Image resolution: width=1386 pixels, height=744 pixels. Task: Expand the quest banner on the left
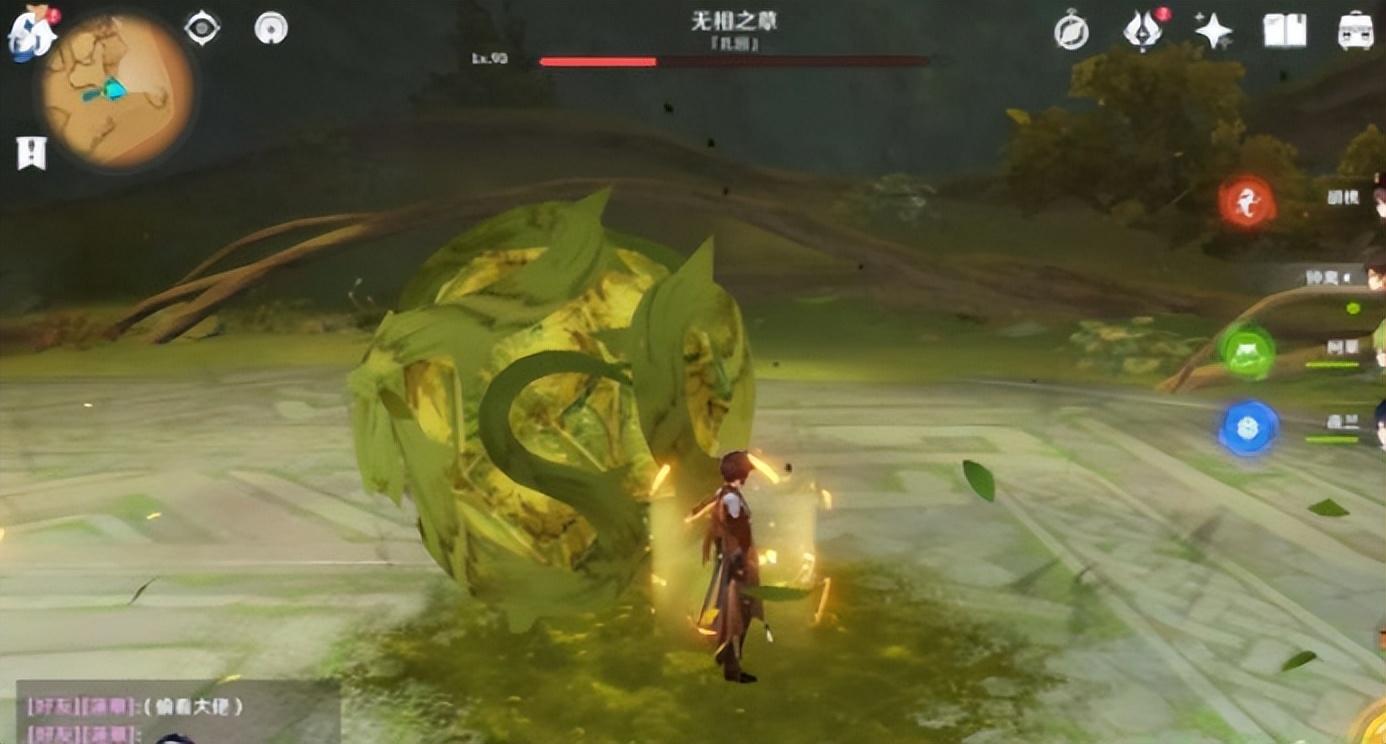click(32, 152)
